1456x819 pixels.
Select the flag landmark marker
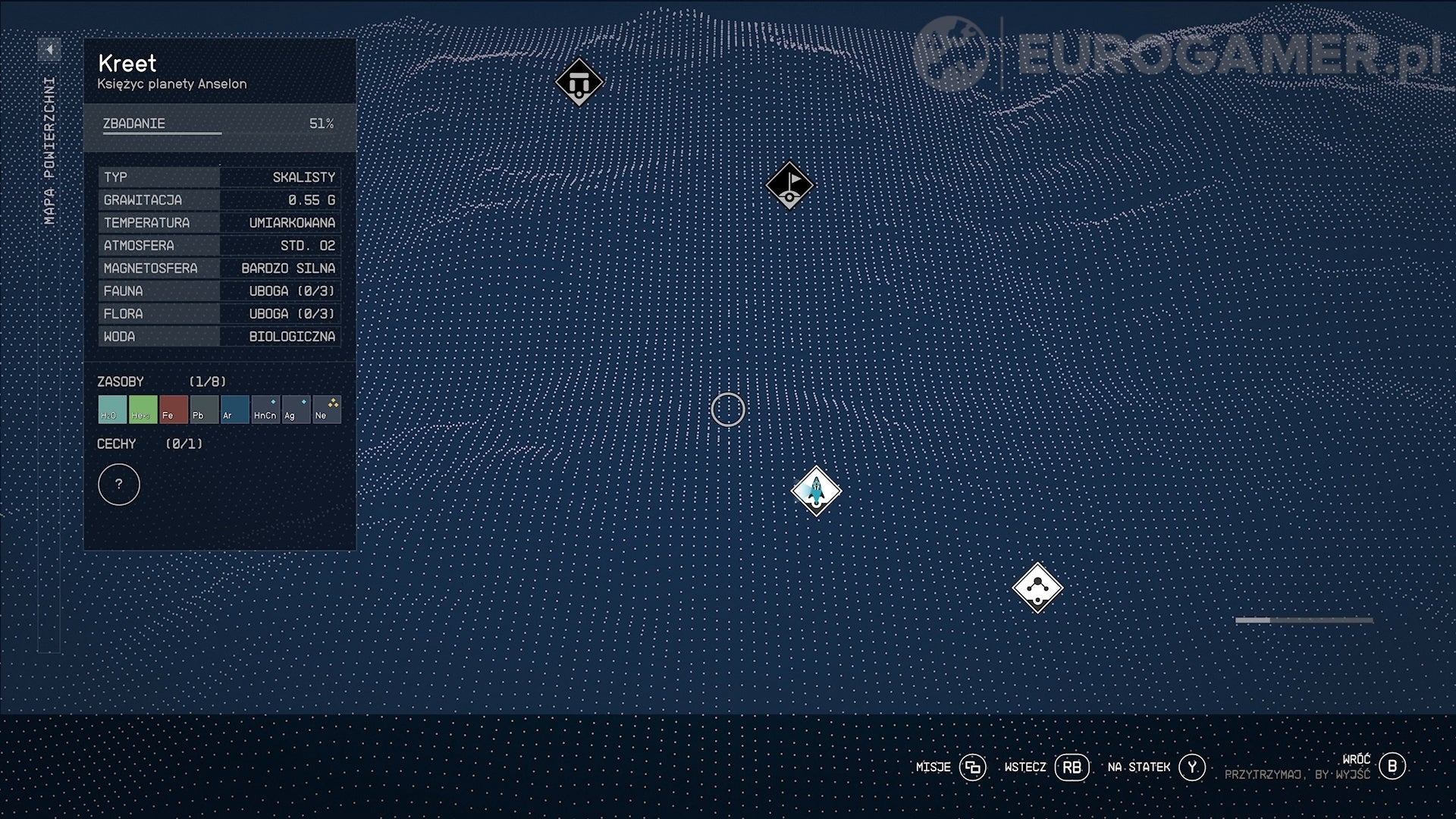(790, 184)
